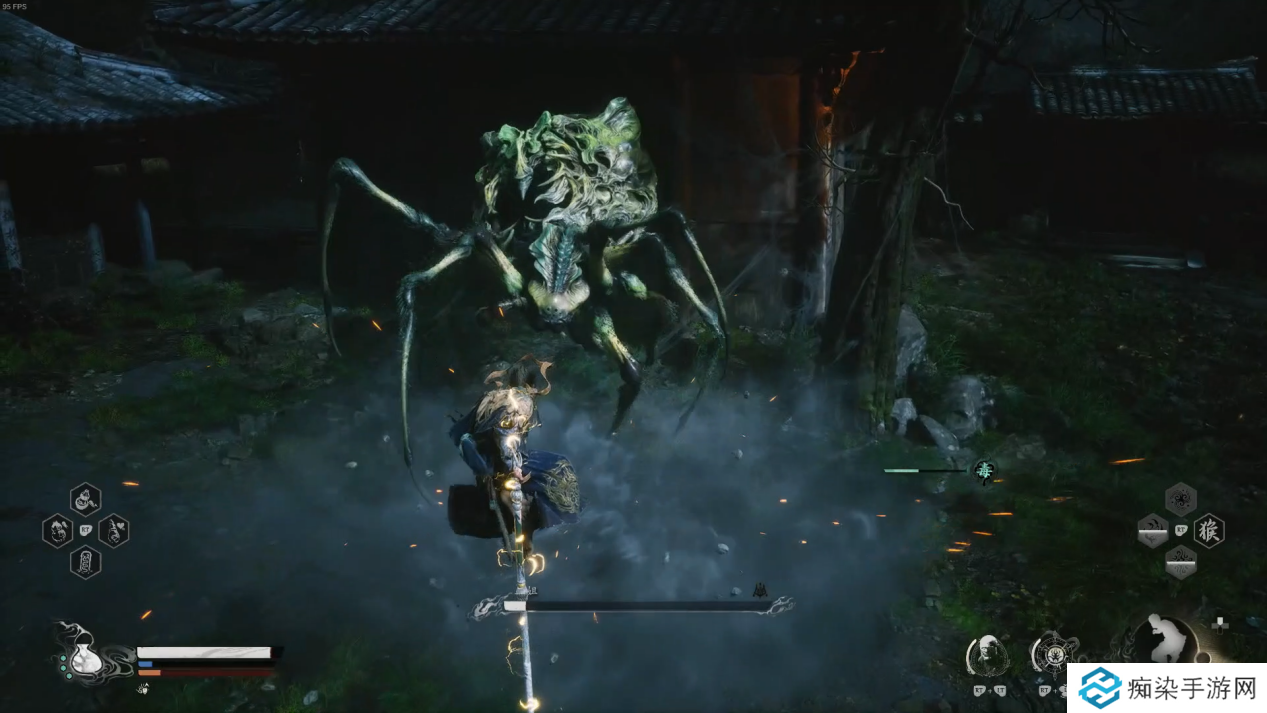Image resolution: width=1267 pixels, height=713 pixels.
Task: Summon the bearded spirit skill portrait
Action: 987,655
